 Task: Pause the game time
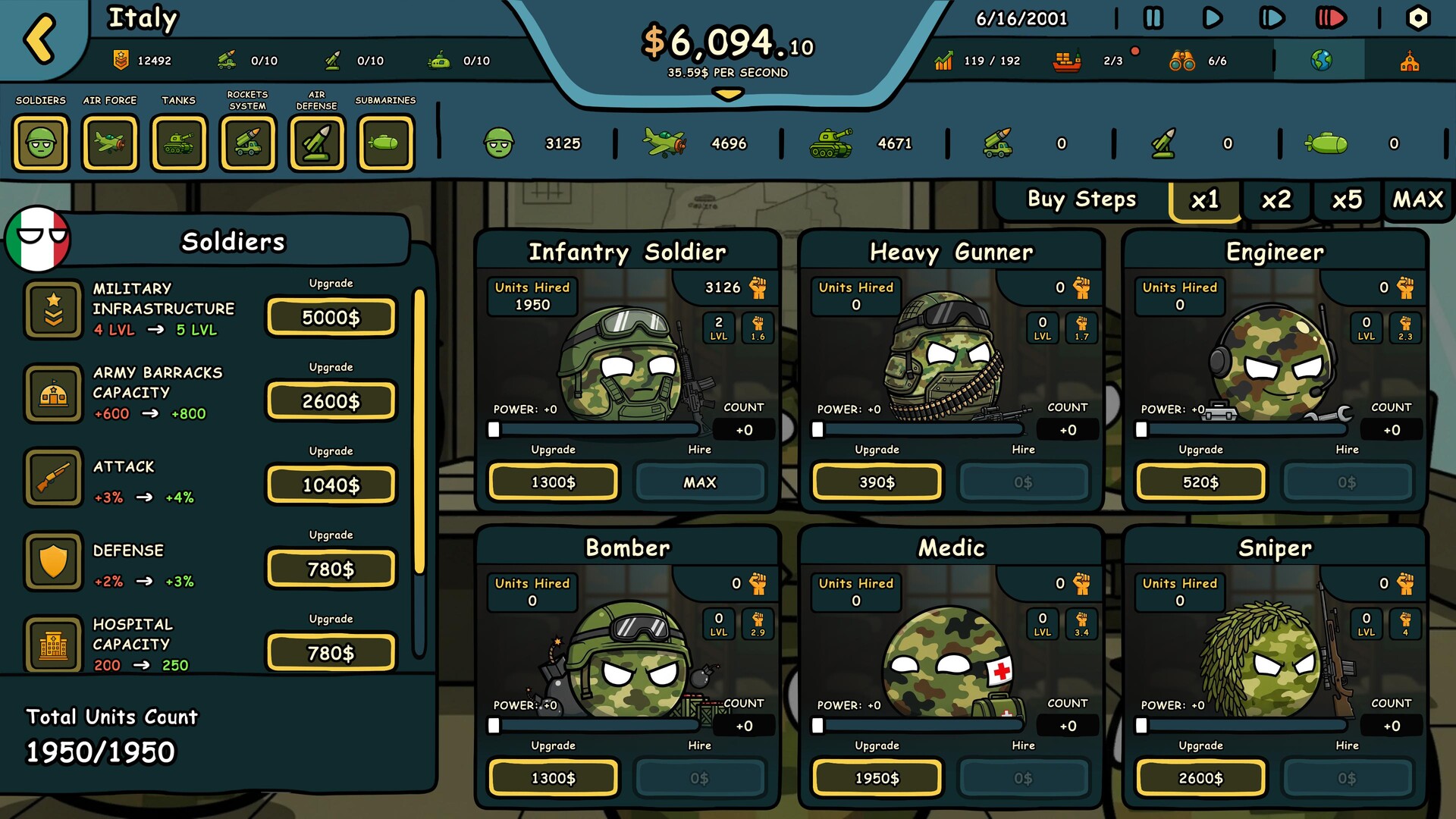click(x=1153, y=18)
